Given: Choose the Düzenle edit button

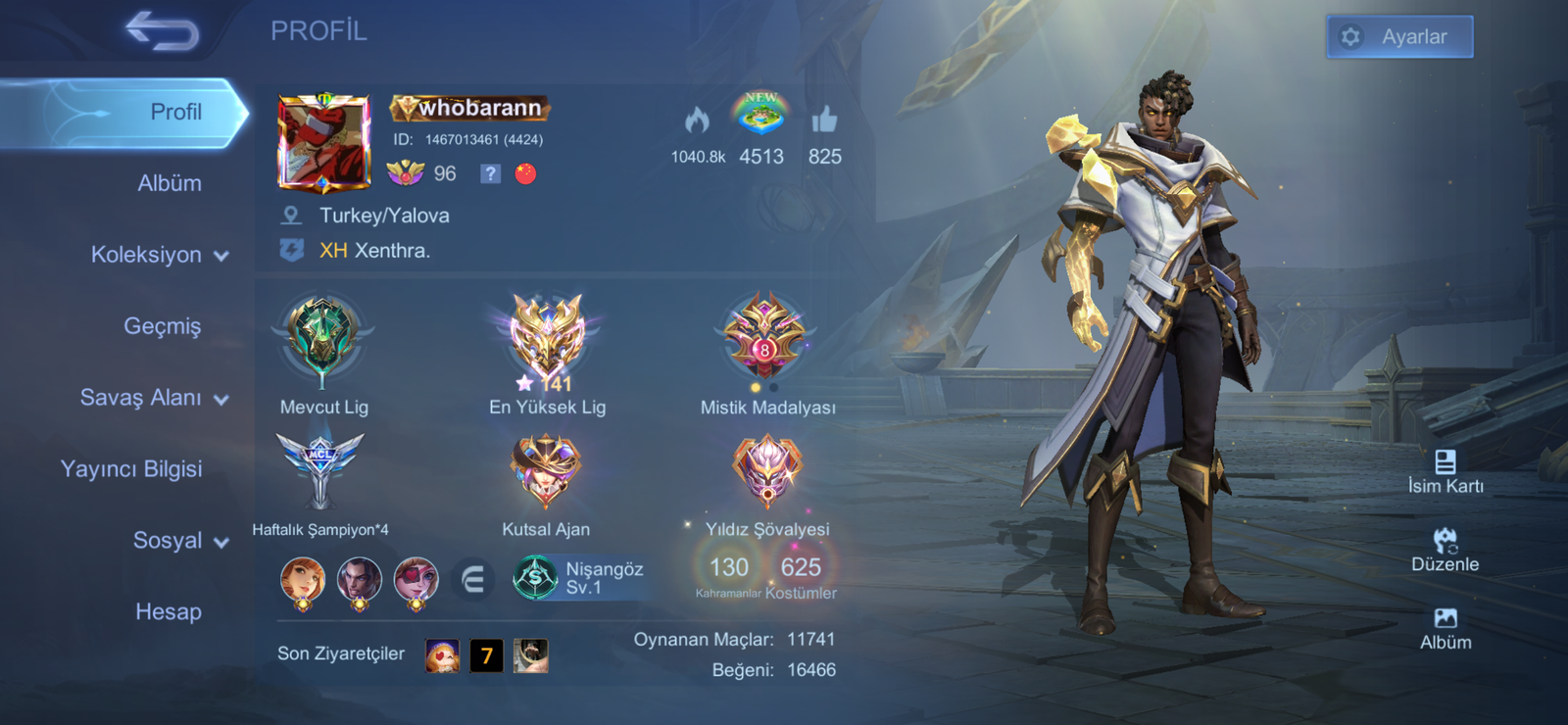Looking at the screenshot, I should (x=1445, y=549).
